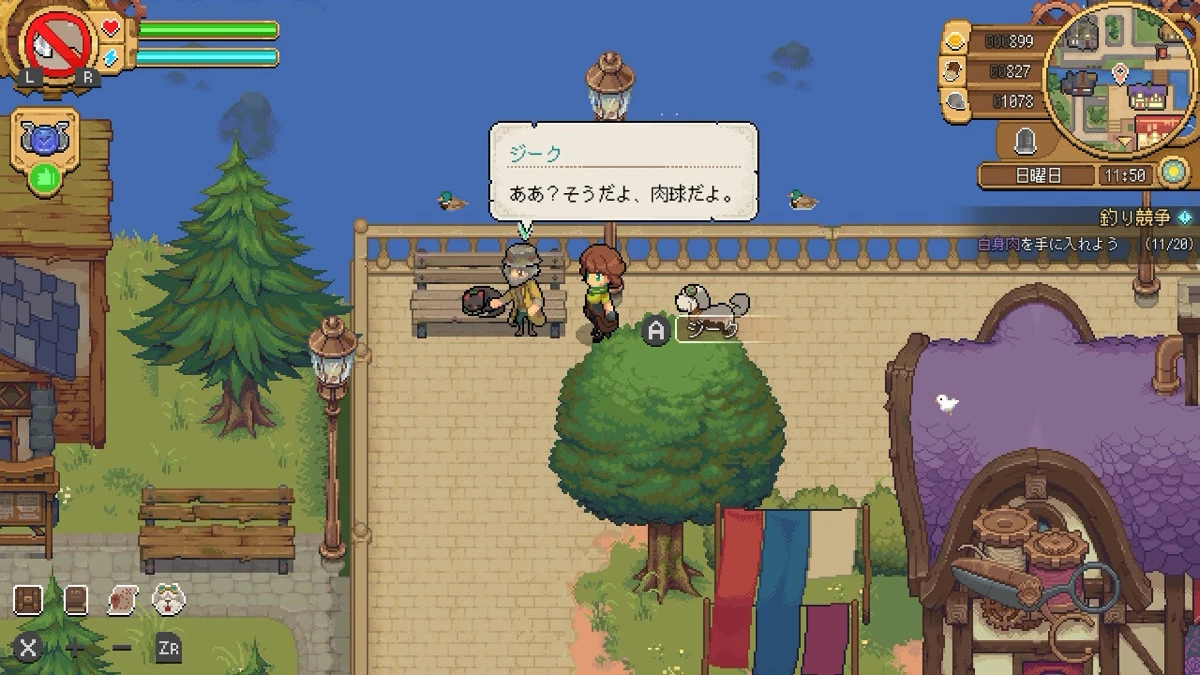Image resolution: width=1200 pixels, height=675 pixels.
Task: Click the sun weather icon beside the clock
Action: click(1174, 174)
